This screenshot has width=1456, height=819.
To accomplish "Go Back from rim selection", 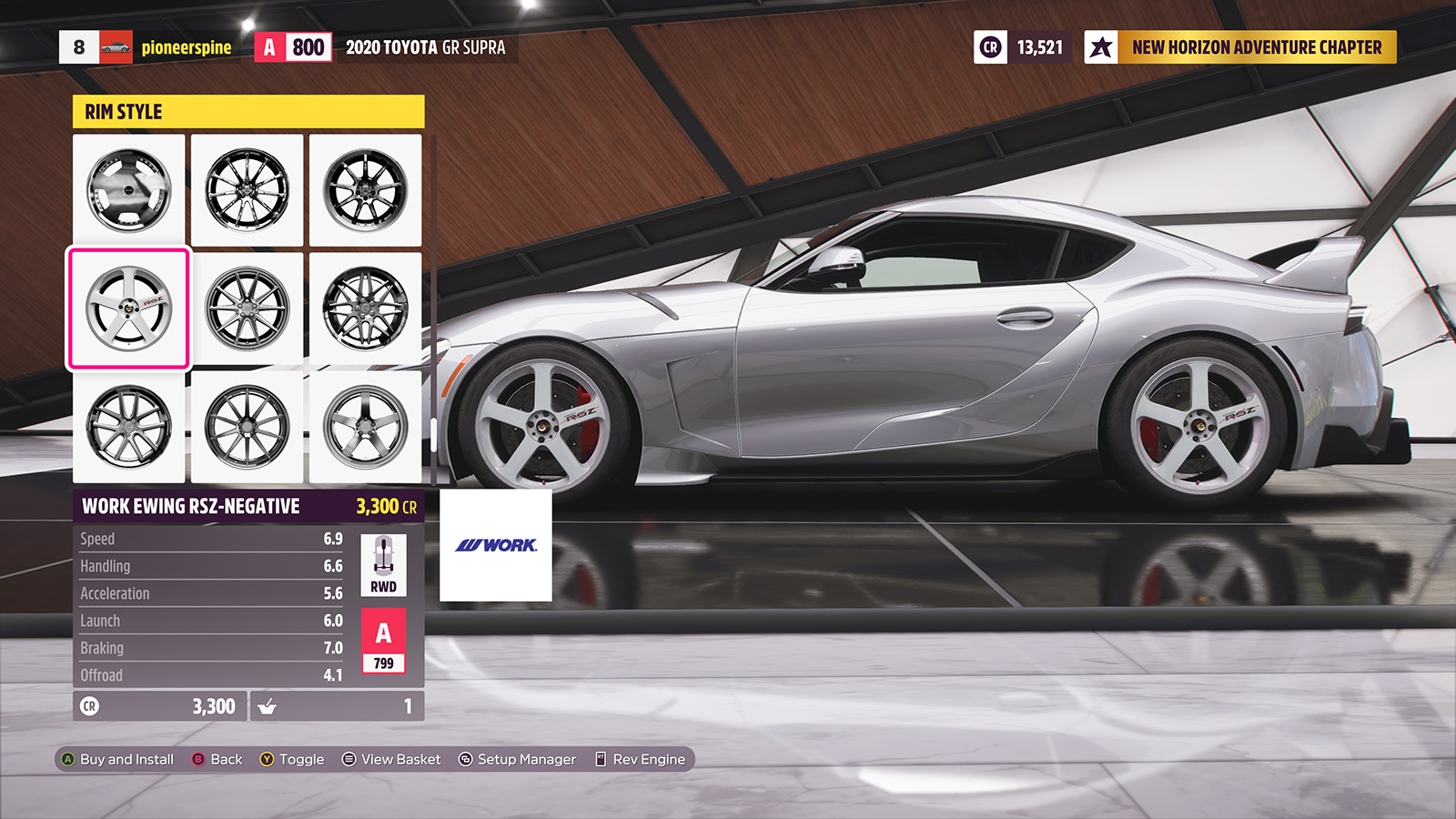I will coord(217,759).
